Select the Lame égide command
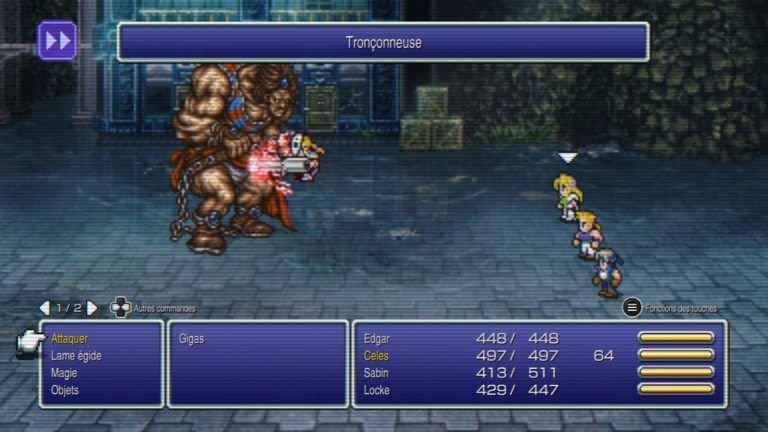Screen dimensions: 768x432 pyautogui.click(x=76, y=355)
